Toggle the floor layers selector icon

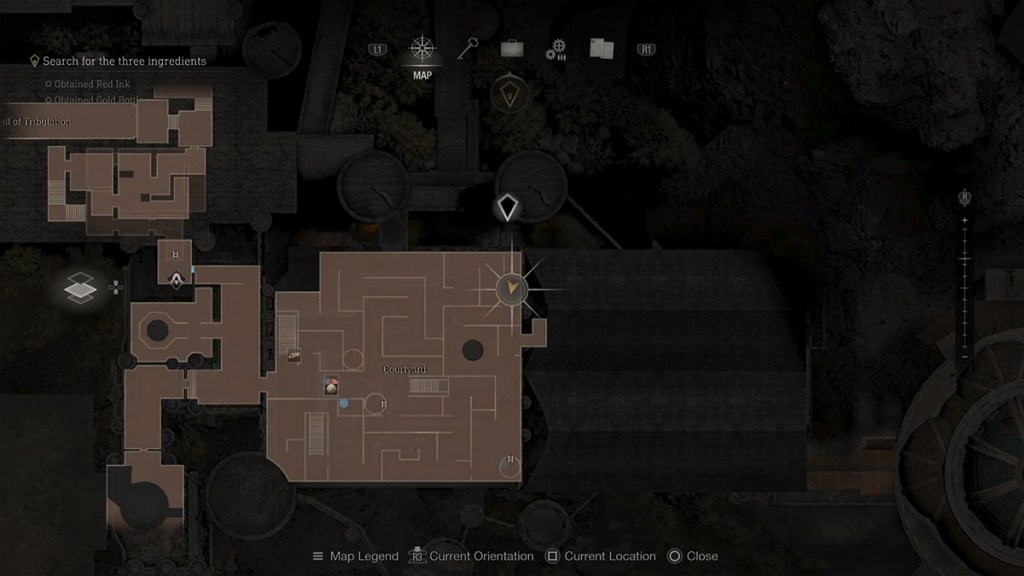(80, 289)
